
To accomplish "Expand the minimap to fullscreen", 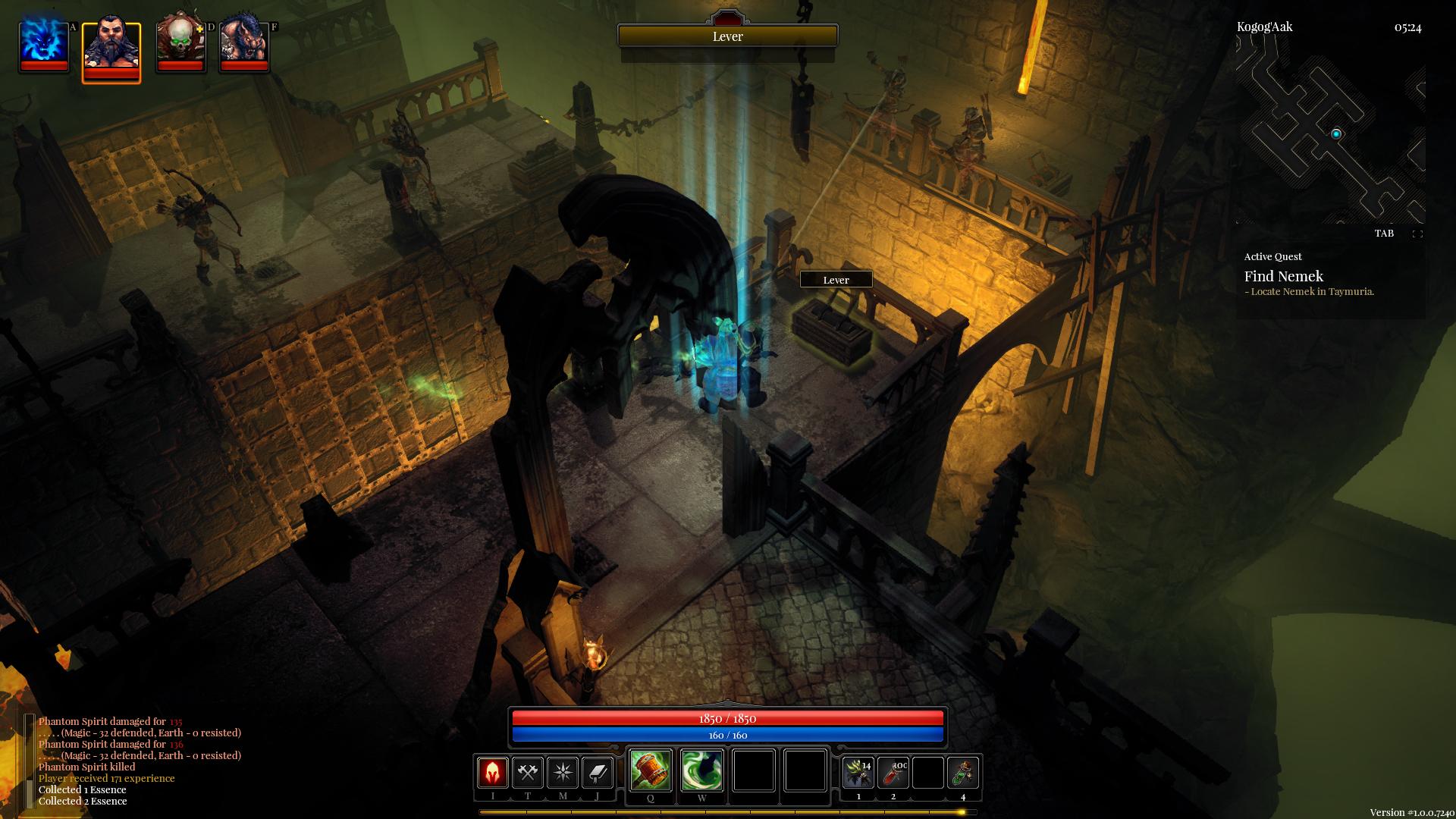I will point(1417,234).
